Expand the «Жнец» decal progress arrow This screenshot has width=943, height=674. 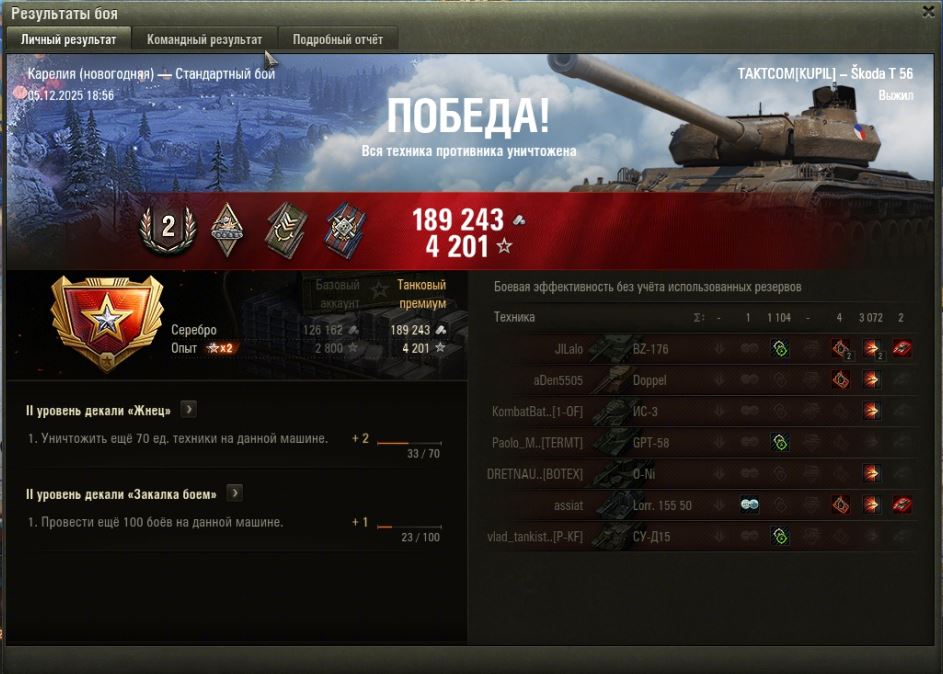tap(188, 410)
